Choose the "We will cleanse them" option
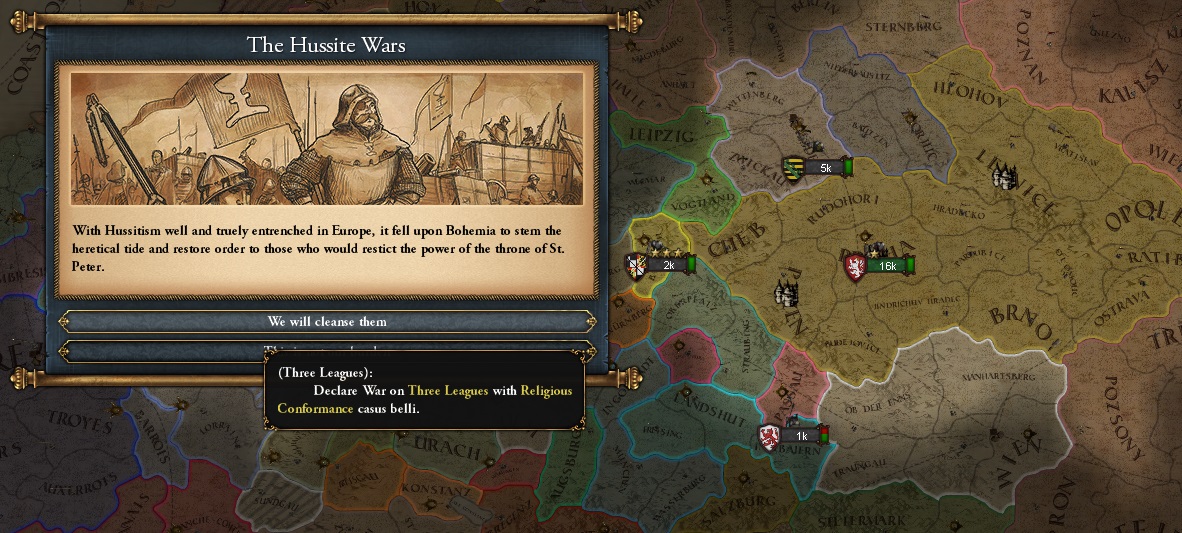This screenshot has width=1182, height=533. pyautogui.click(x=327, y=322)
